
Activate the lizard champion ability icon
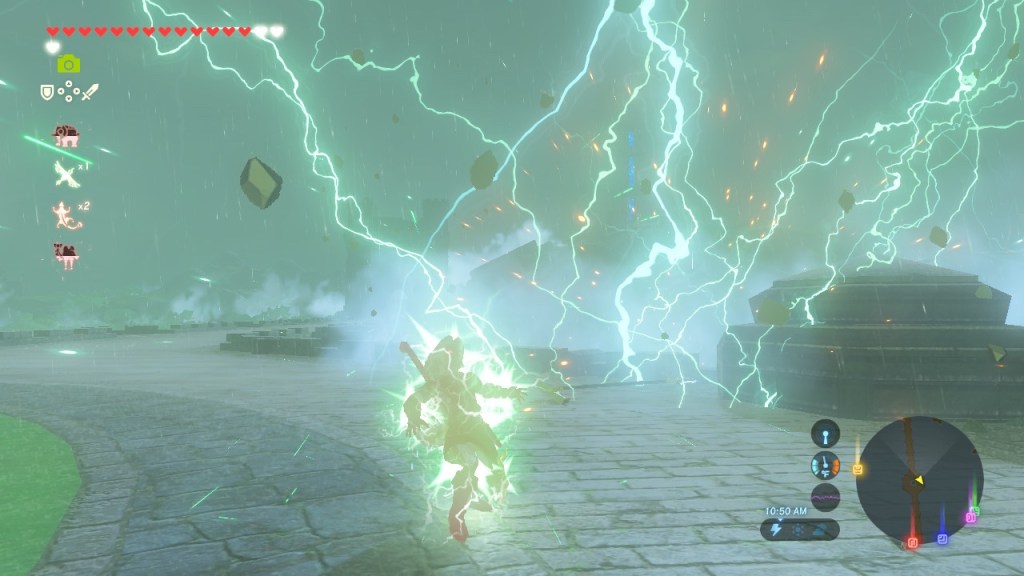66,213
